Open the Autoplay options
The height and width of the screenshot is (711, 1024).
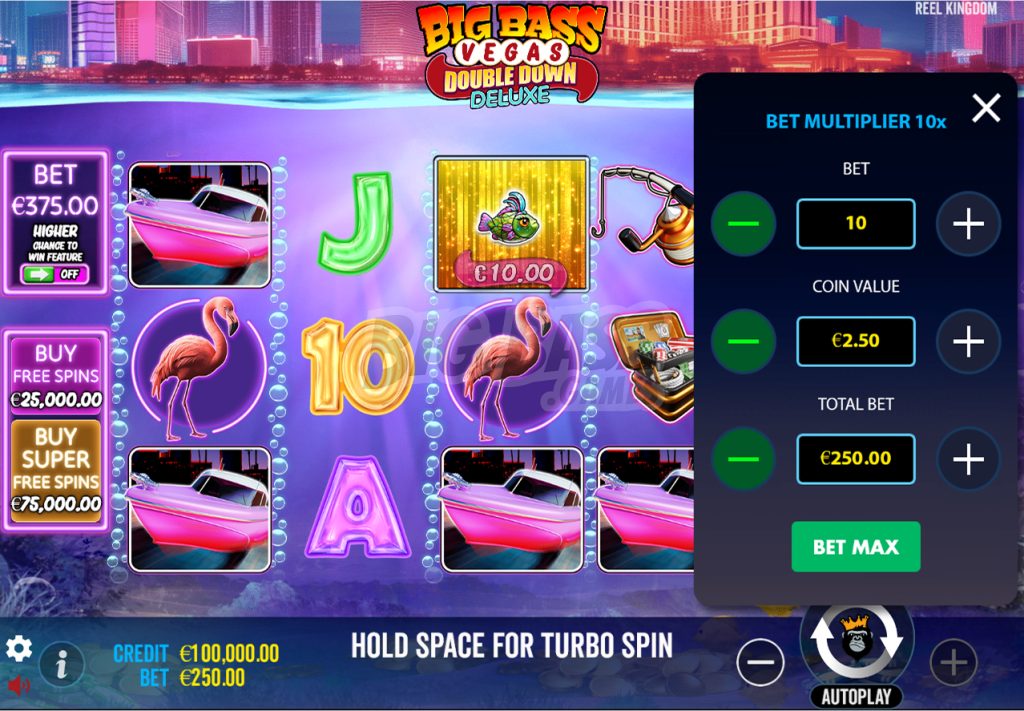[856, 696]
